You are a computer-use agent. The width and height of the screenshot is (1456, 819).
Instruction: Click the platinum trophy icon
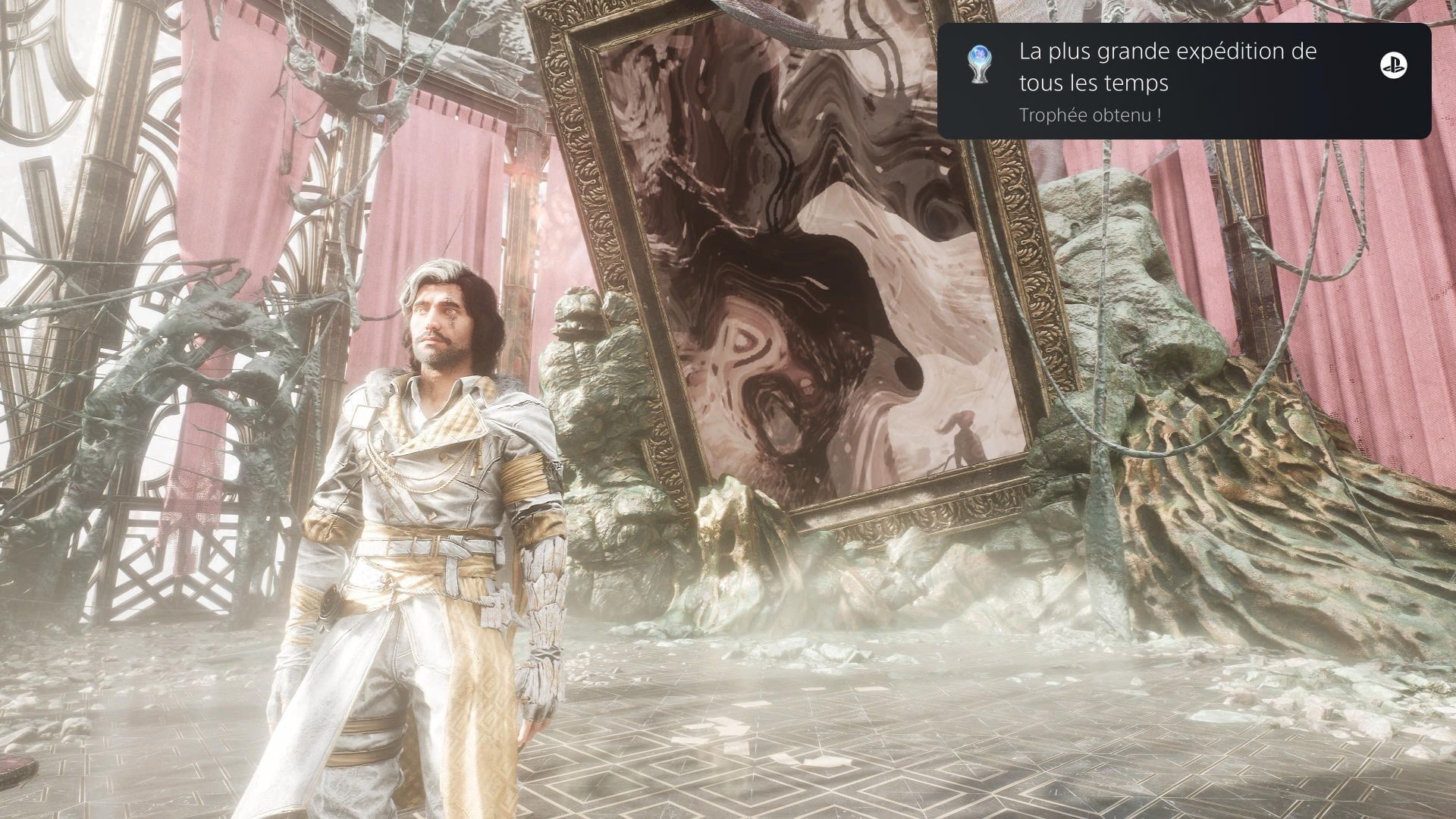[979, 64]
